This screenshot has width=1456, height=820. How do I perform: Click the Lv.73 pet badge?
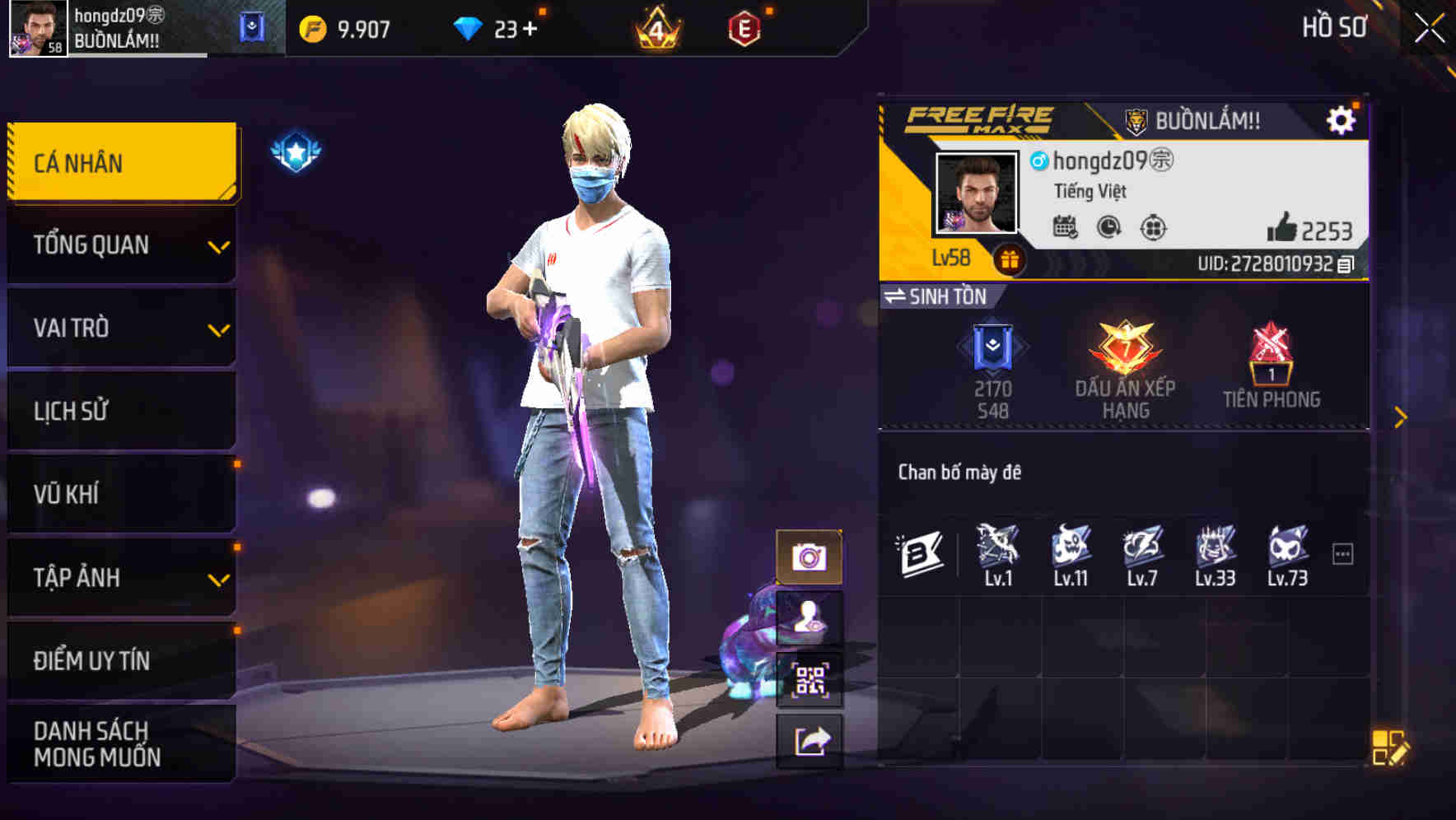pos(1286,553)
